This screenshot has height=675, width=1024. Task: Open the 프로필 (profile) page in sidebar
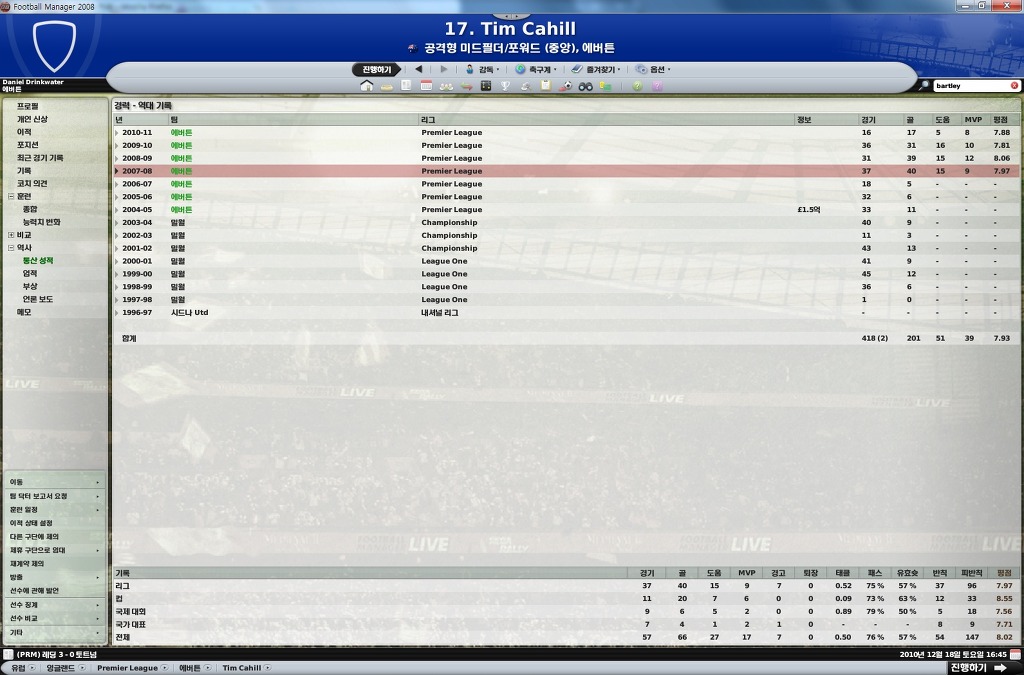28,106
